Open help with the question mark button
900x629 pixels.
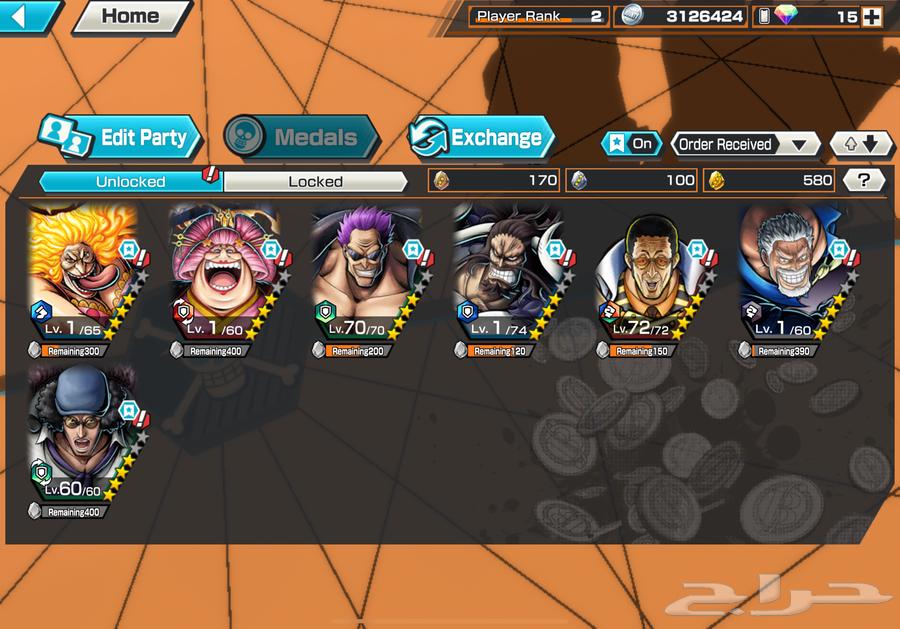(863, 180)
